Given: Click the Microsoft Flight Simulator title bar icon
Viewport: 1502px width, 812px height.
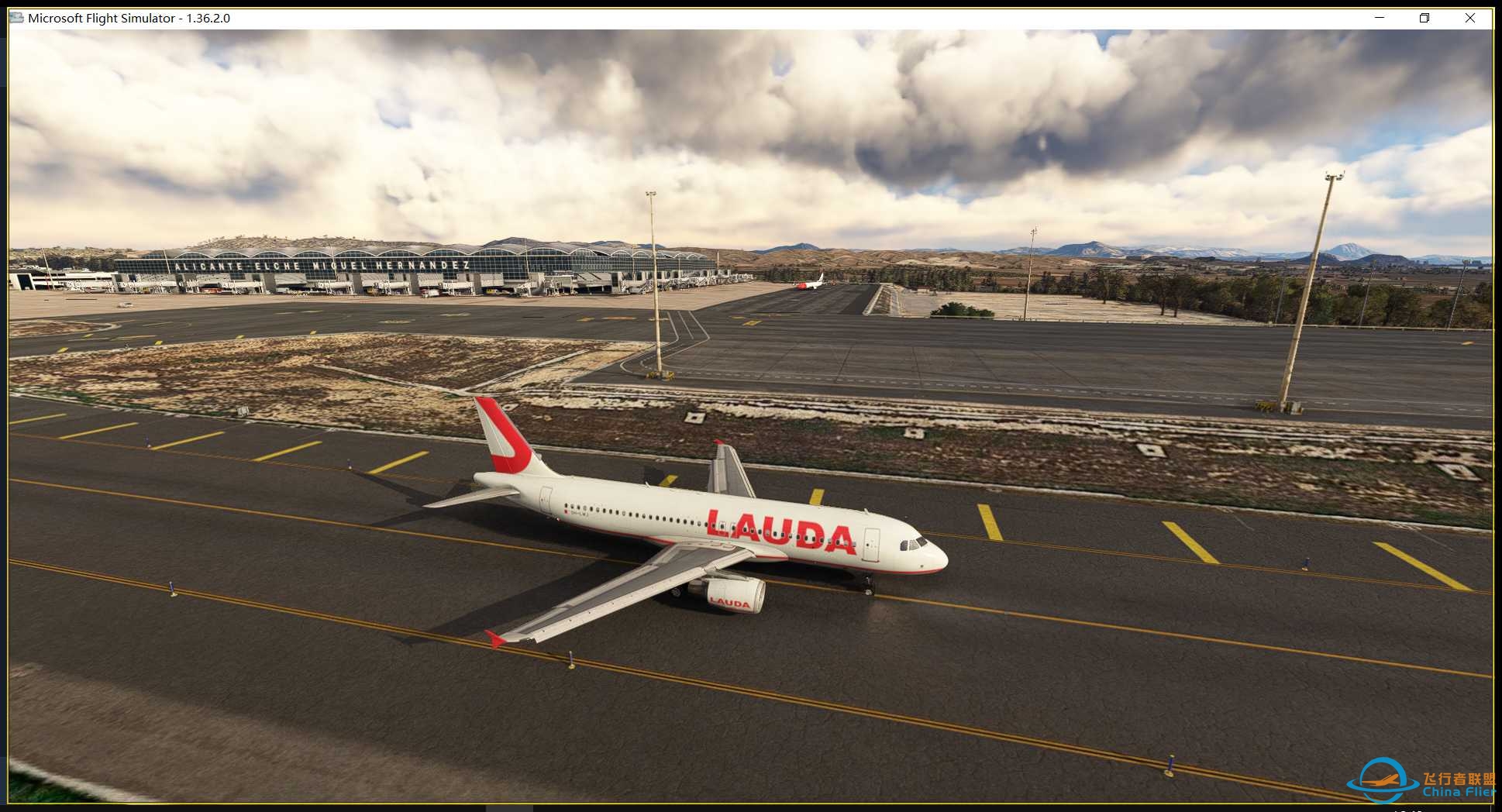Looking at the screenshot, I should pyautogui.click(x=16, y=17).
